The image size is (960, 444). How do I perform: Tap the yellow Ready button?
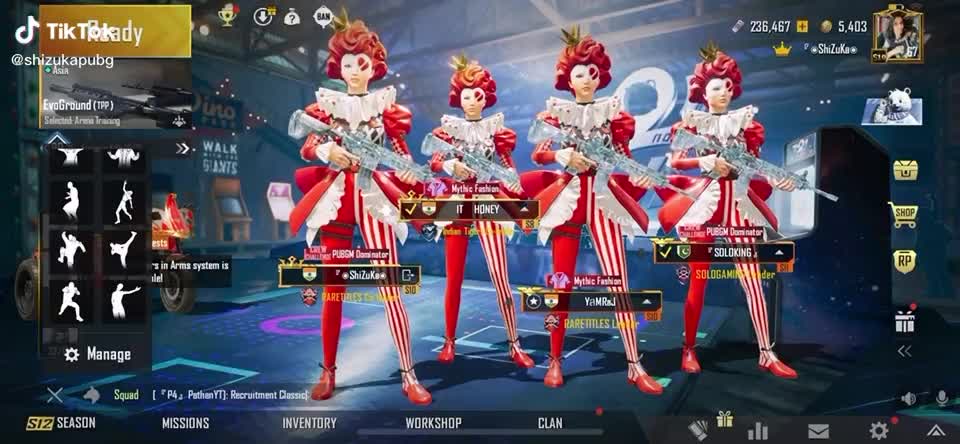point(115,32)
